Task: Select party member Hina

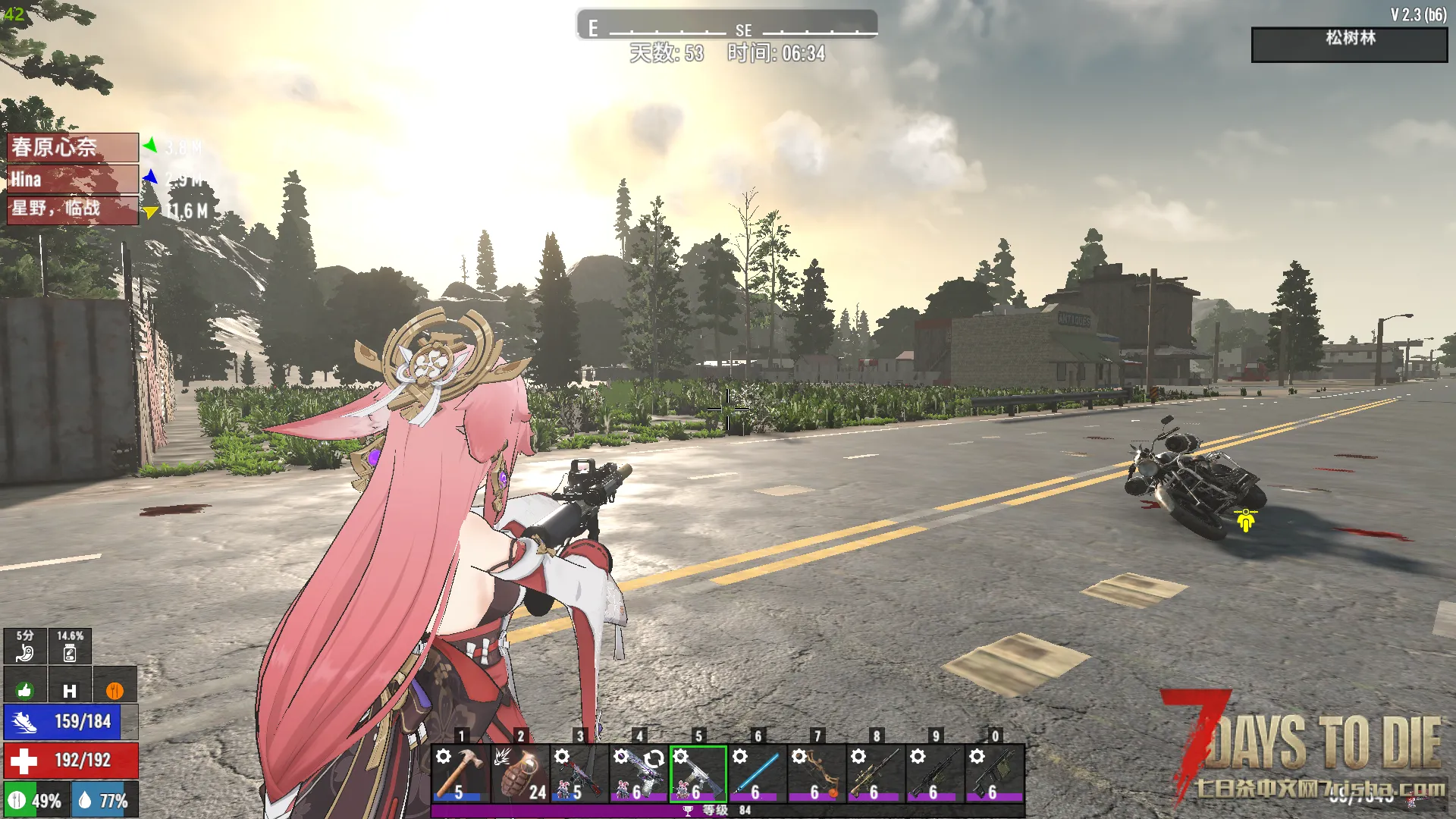Action: (x=73, y=179)
